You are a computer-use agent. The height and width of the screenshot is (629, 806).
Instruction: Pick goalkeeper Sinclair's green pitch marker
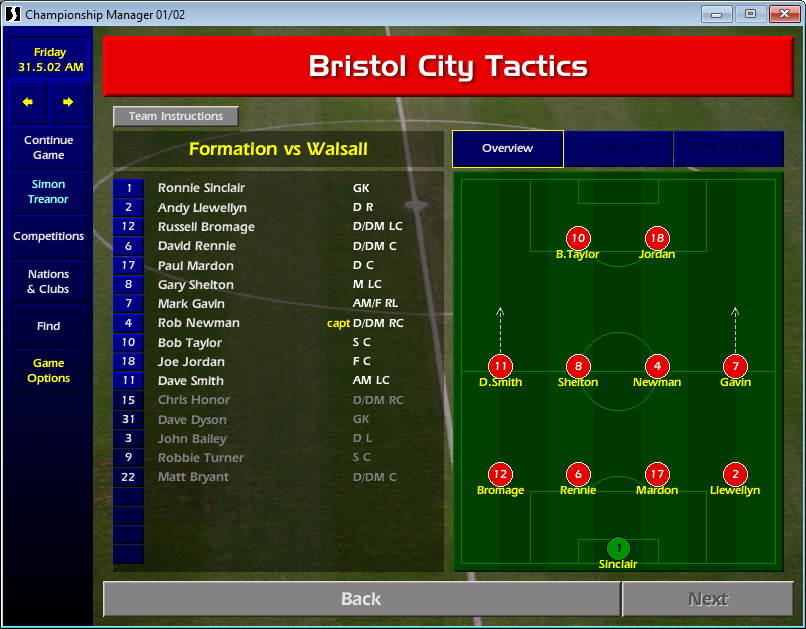[x=618, y=548]
